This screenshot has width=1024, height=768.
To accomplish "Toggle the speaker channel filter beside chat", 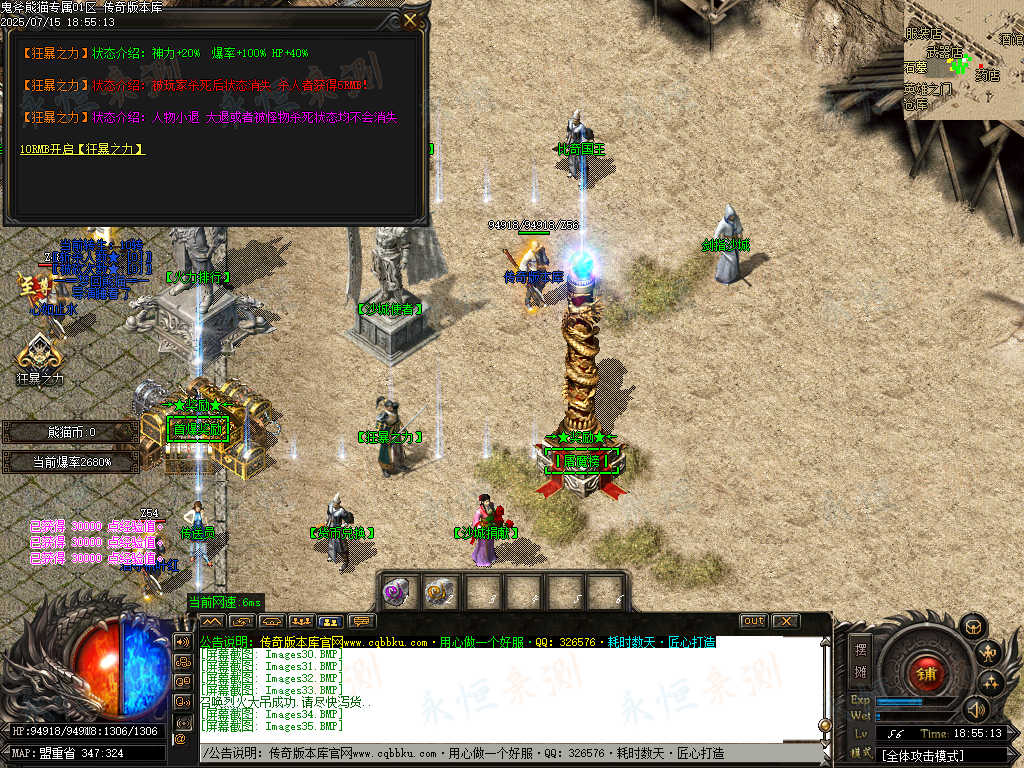I will 183,641.
